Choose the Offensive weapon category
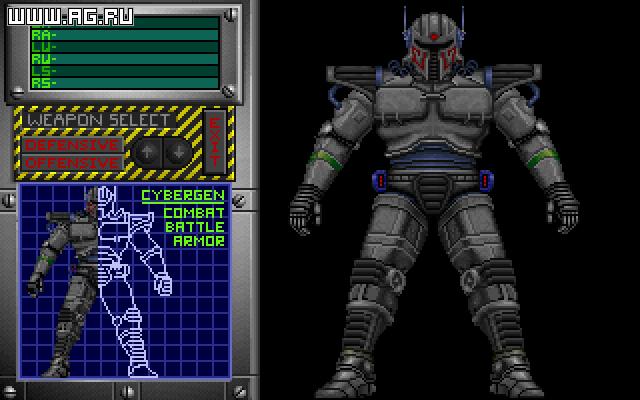Viewport: 640px width, 400px height. tap(72, 162)
